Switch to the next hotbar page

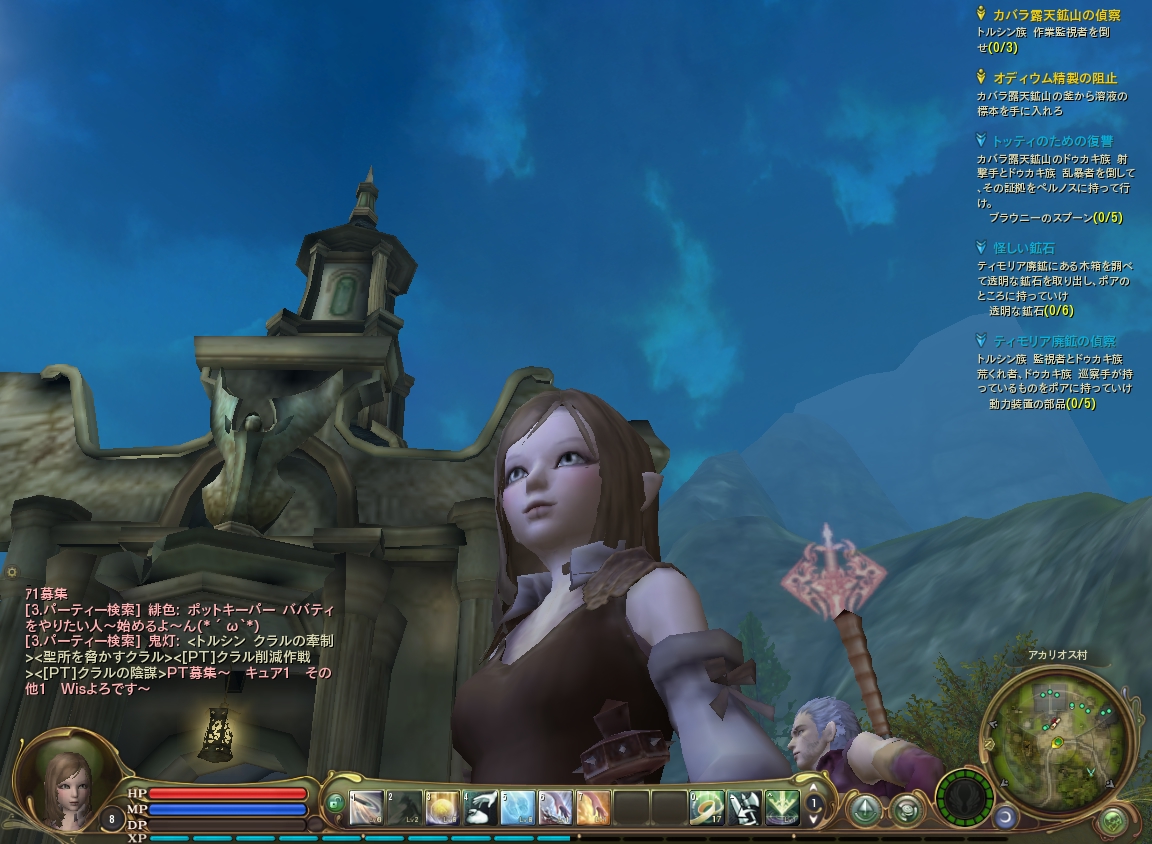point(815,818)
